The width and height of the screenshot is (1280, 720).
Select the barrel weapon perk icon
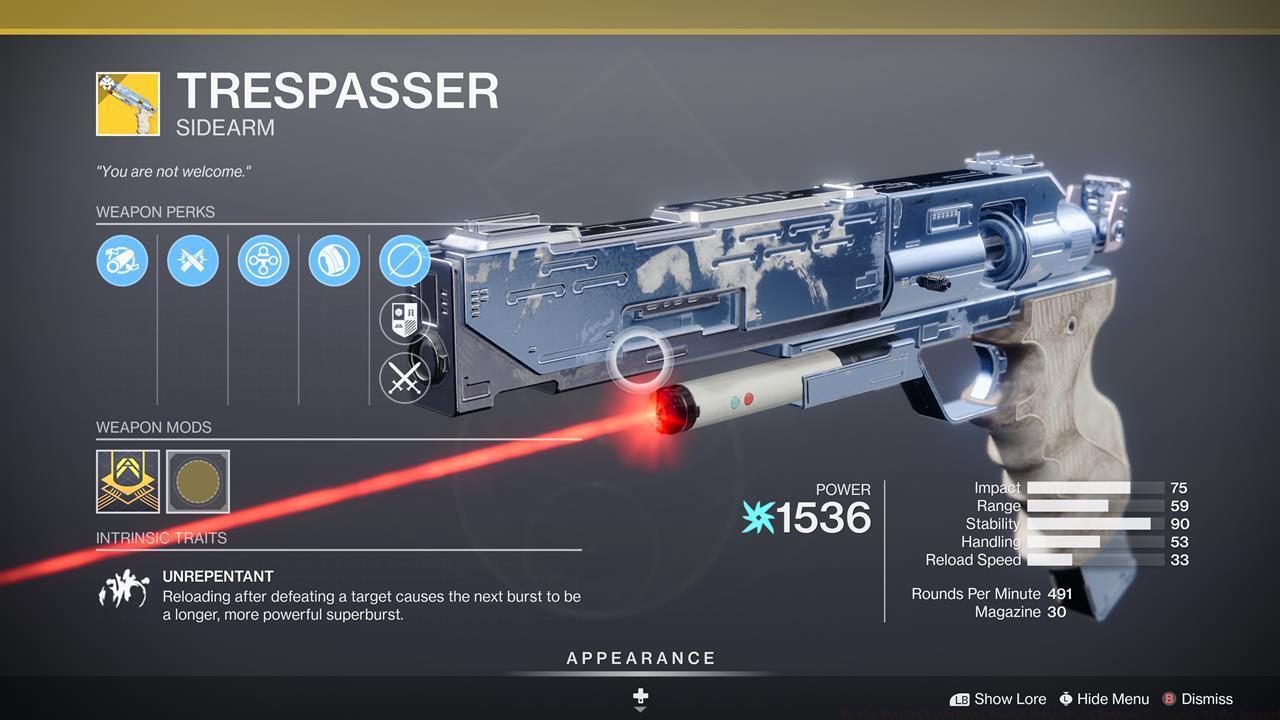tap(122, 261)
